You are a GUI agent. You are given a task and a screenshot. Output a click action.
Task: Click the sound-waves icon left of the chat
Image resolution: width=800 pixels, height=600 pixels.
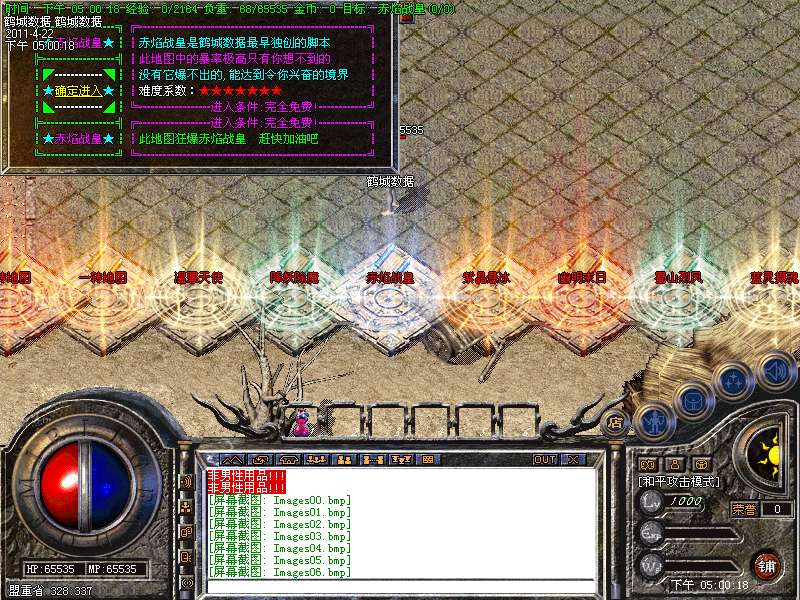[x=186, y=482]
